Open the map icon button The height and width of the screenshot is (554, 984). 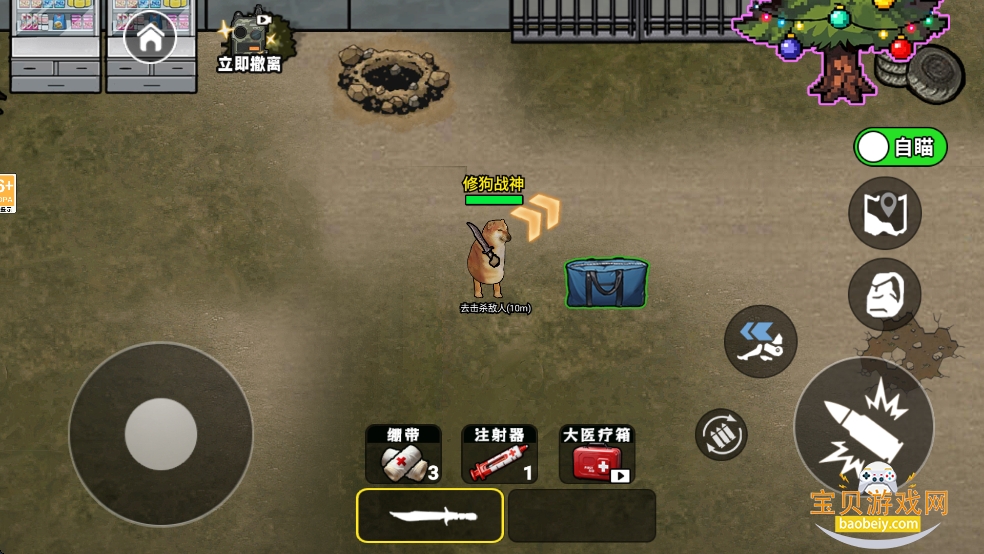click(884, 213)
